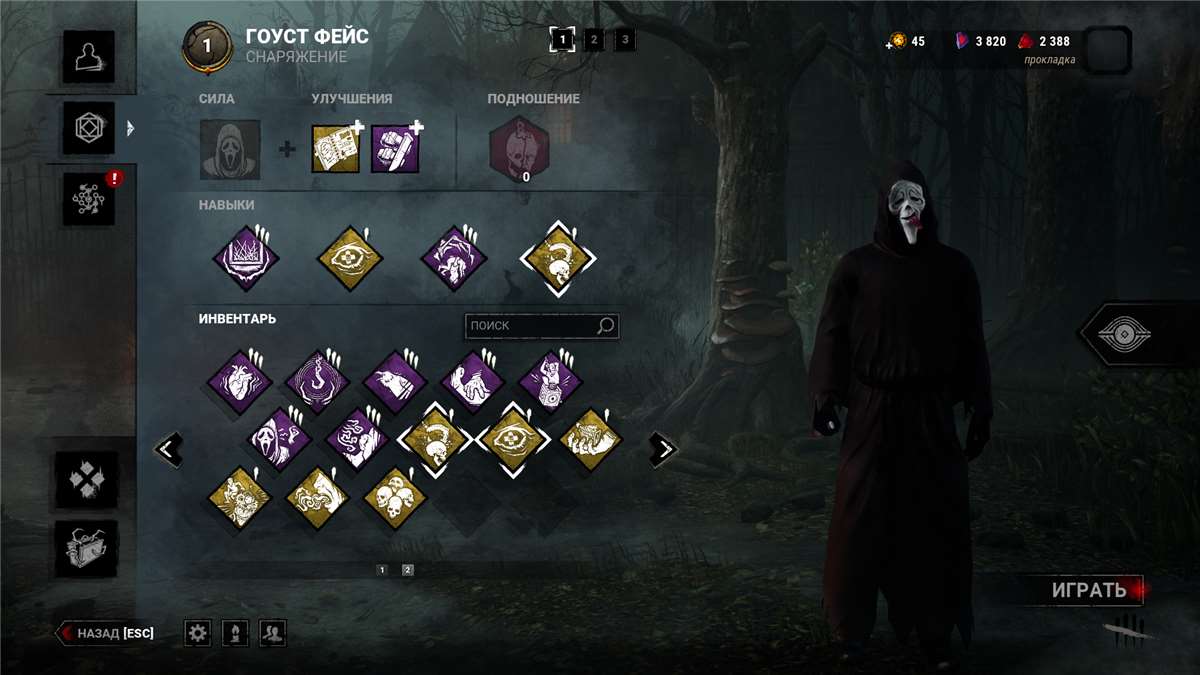The width and height of the screenshot is (1200, 675).
Task: Go back using the НАЗАД button
Action: click(x=106, y=633)
